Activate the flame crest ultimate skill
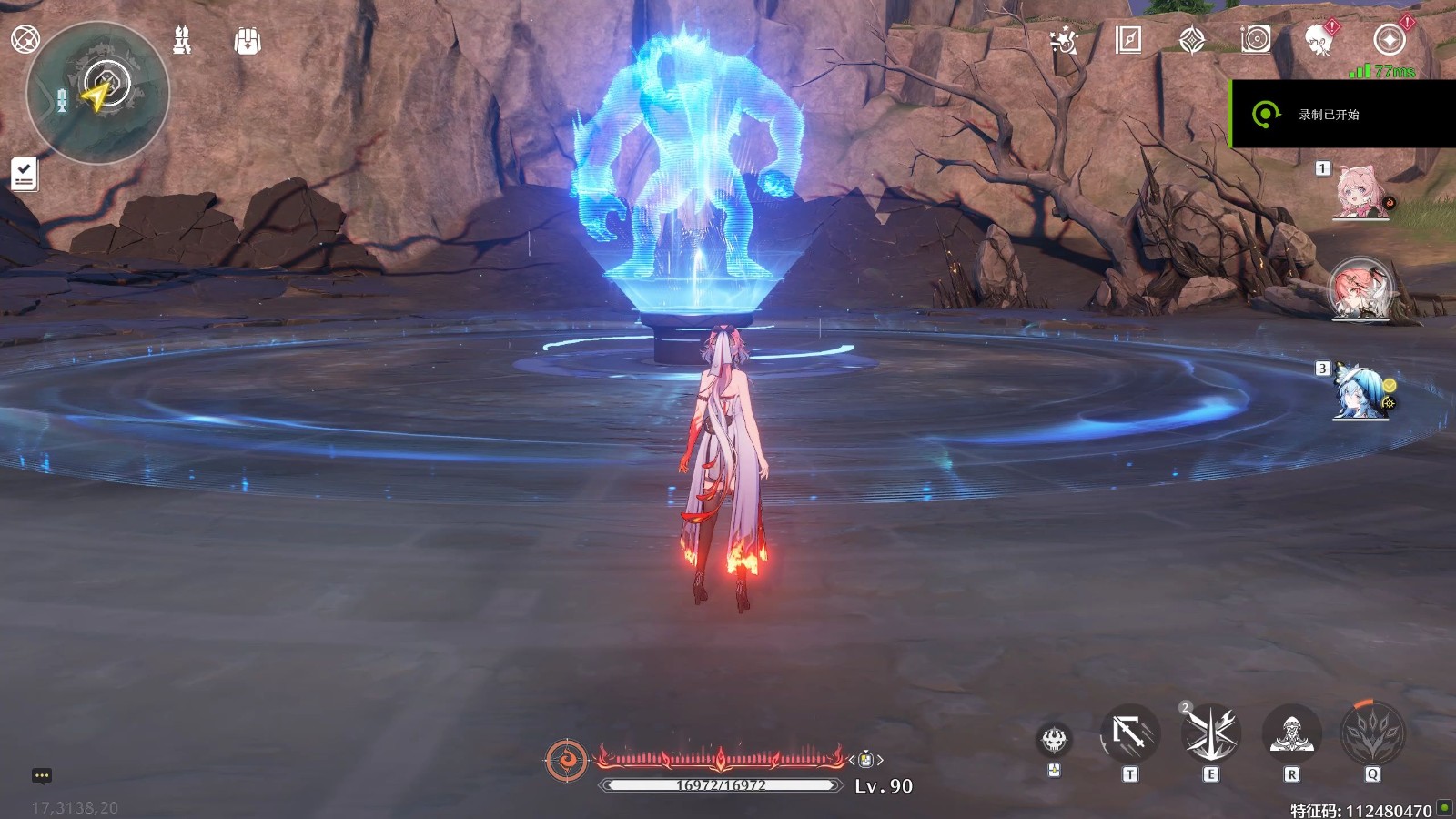The height and width of the screenshot is (819, 1456). point(1372,733)
